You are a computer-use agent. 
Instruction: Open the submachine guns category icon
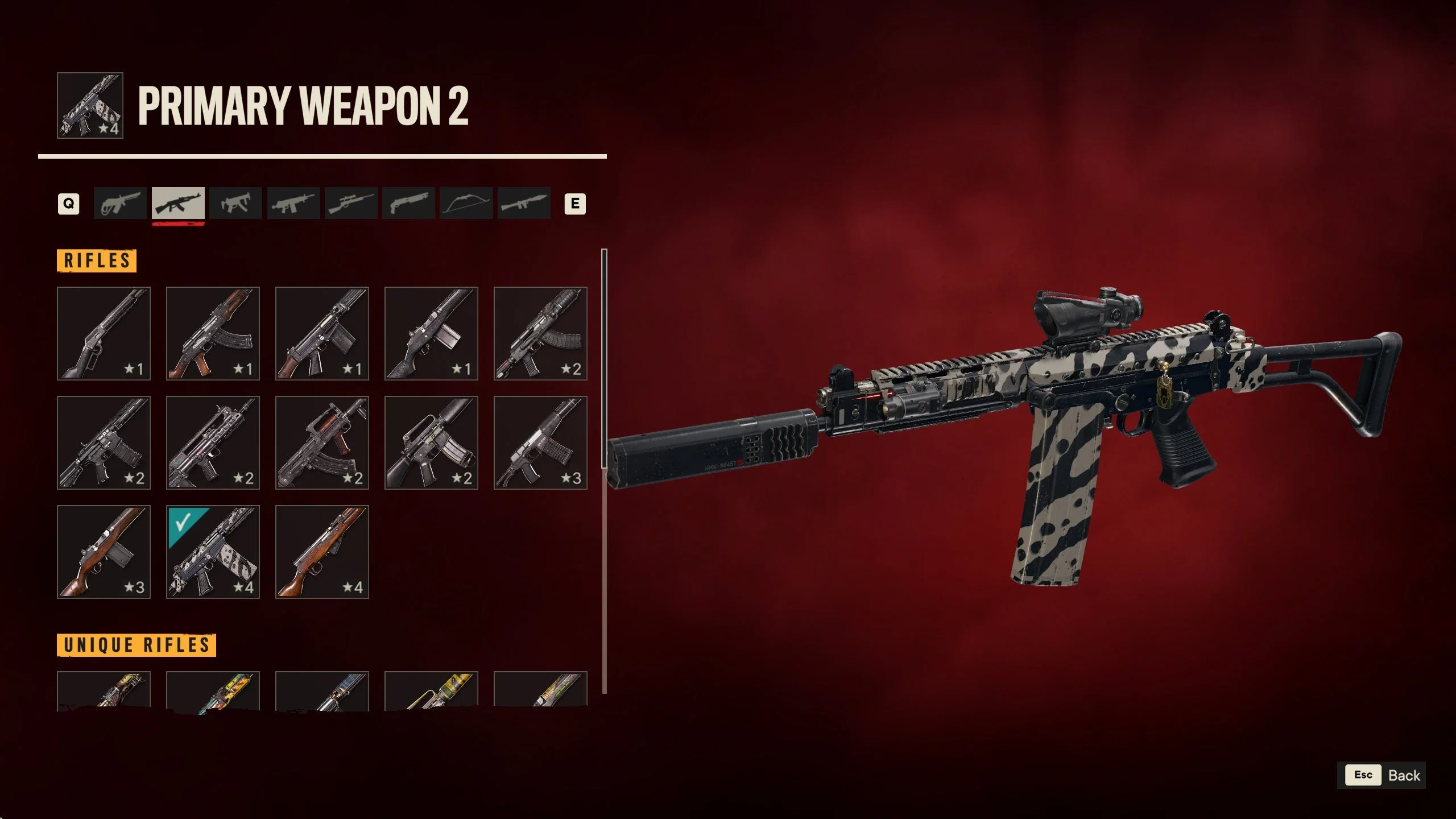click(x=235, y=204)
